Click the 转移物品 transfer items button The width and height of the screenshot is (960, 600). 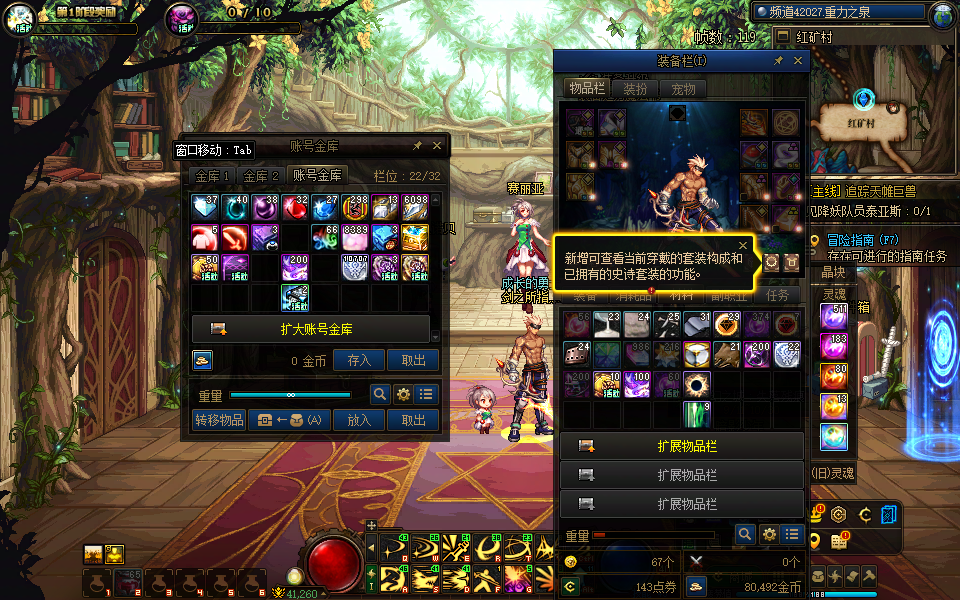tap(219, 421)
